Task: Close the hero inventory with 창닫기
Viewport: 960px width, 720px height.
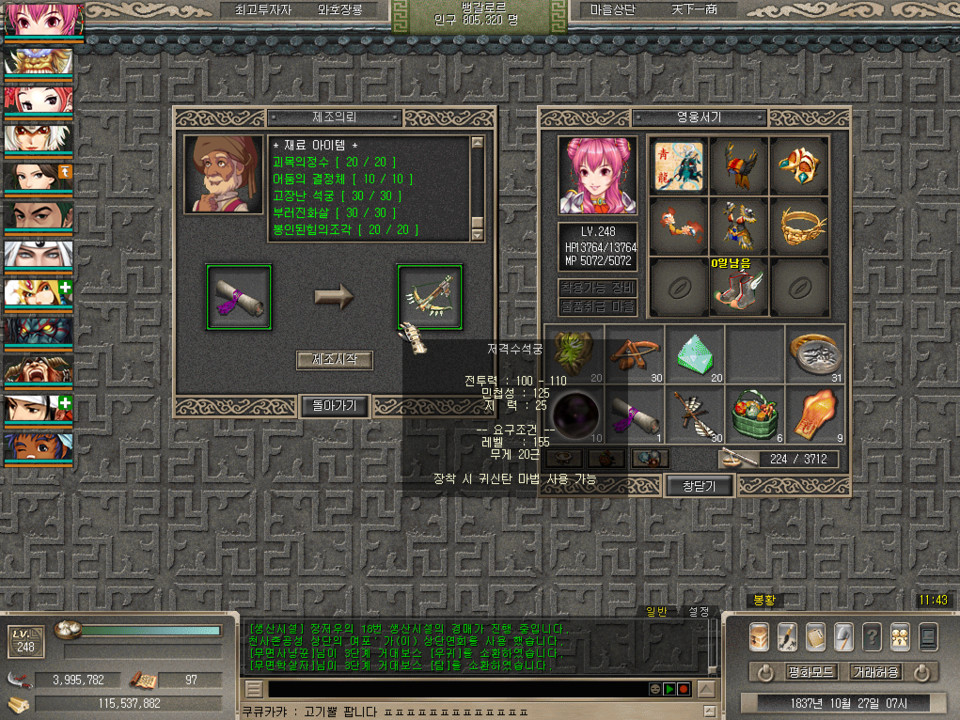Action: 699,486
